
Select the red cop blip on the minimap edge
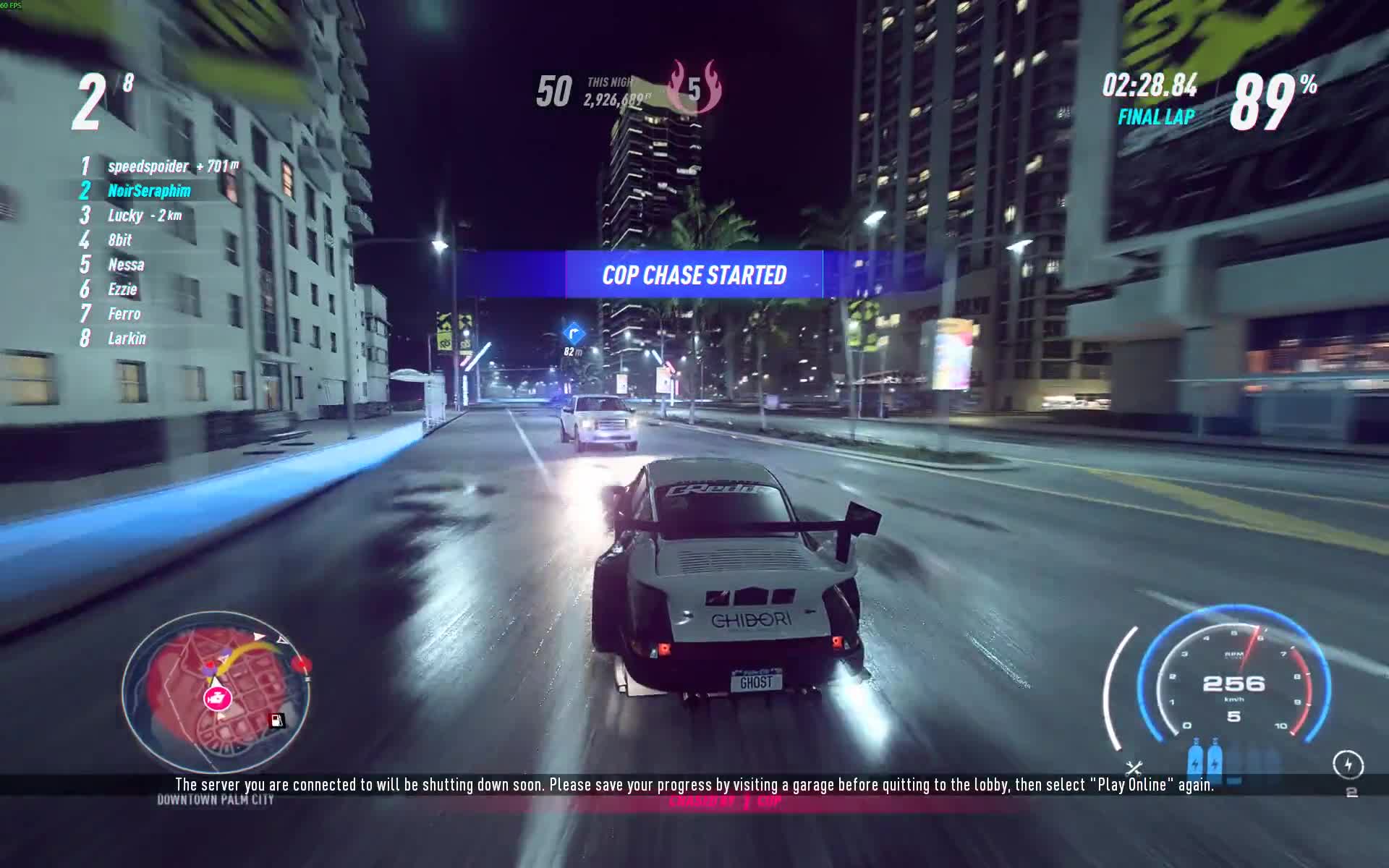click(302, 663)
